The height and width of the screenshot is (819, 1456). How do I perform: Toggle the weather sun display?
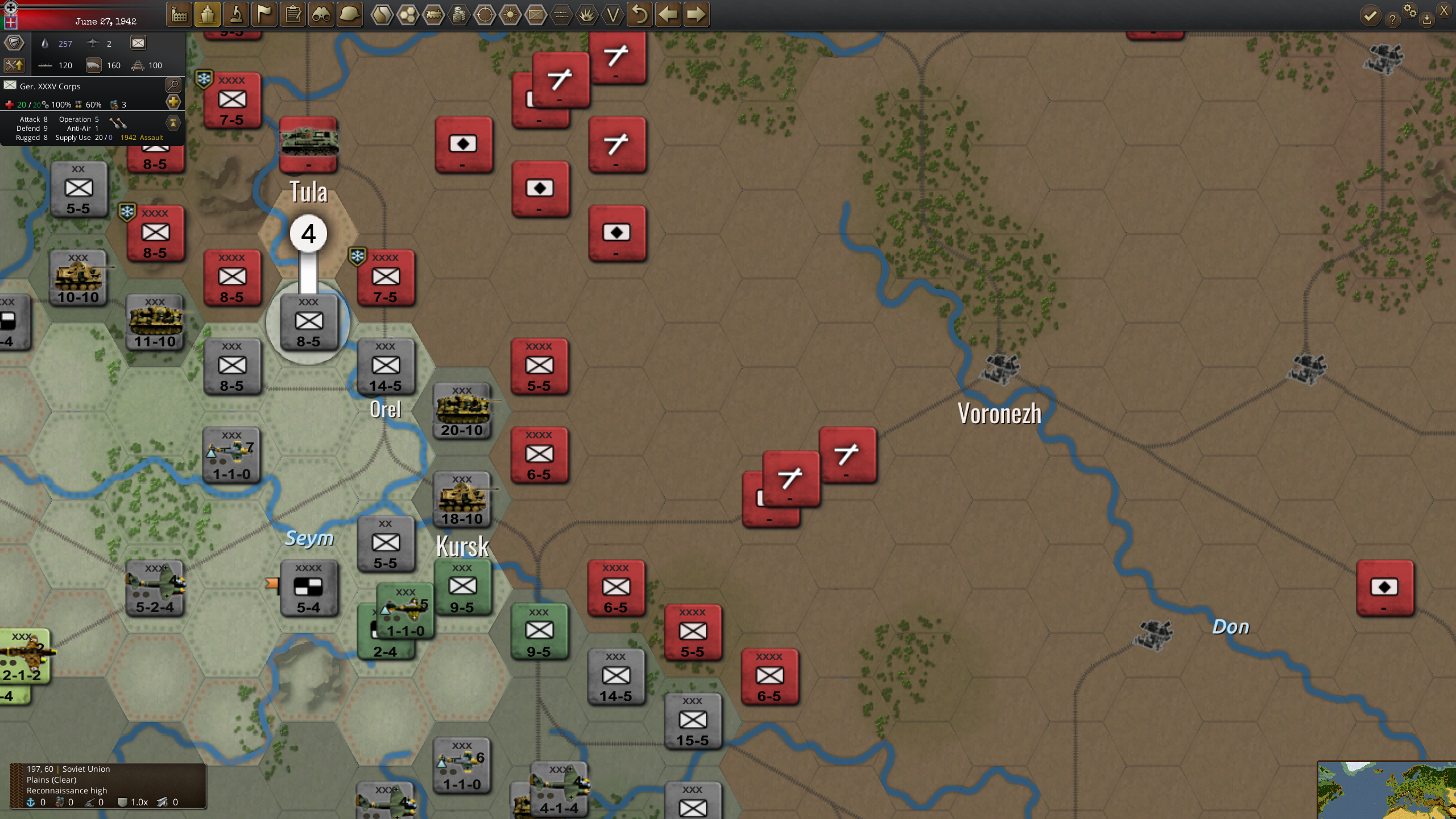(x=511, y=15)
